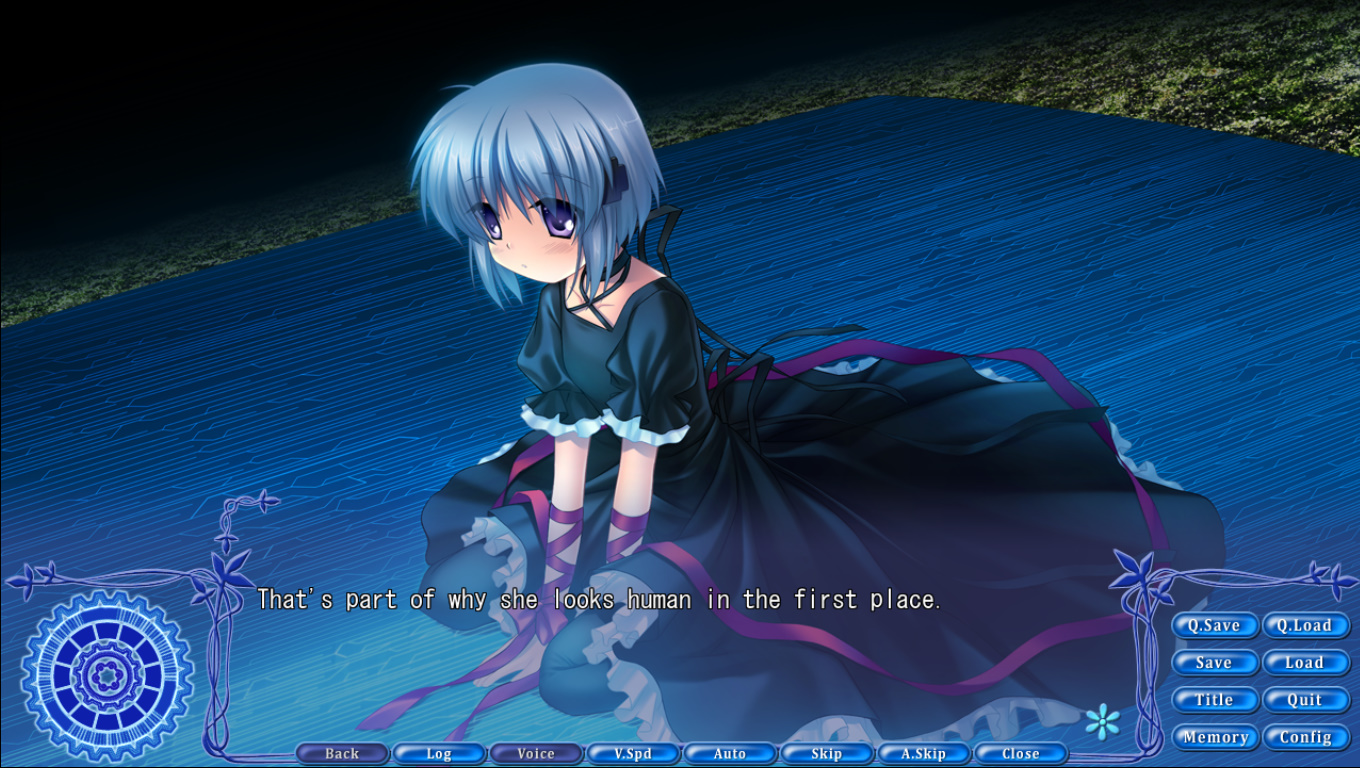The height and width of the screenshot is (768, 1360).
Task: Open the V.Spd setting
Action: (633, 754)
